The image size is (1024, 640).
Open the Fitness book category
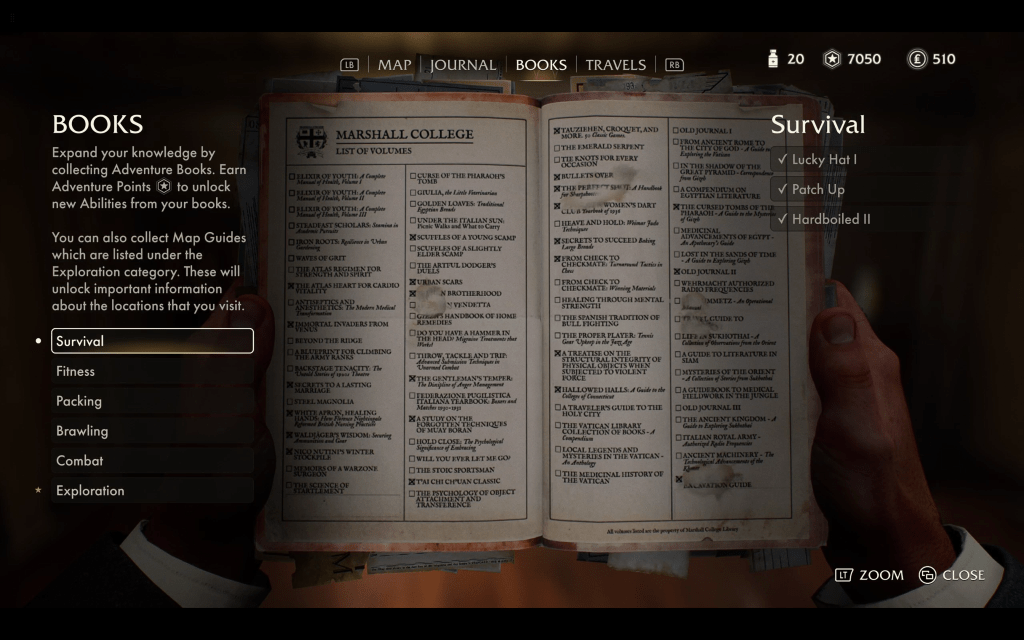point(152,371)
